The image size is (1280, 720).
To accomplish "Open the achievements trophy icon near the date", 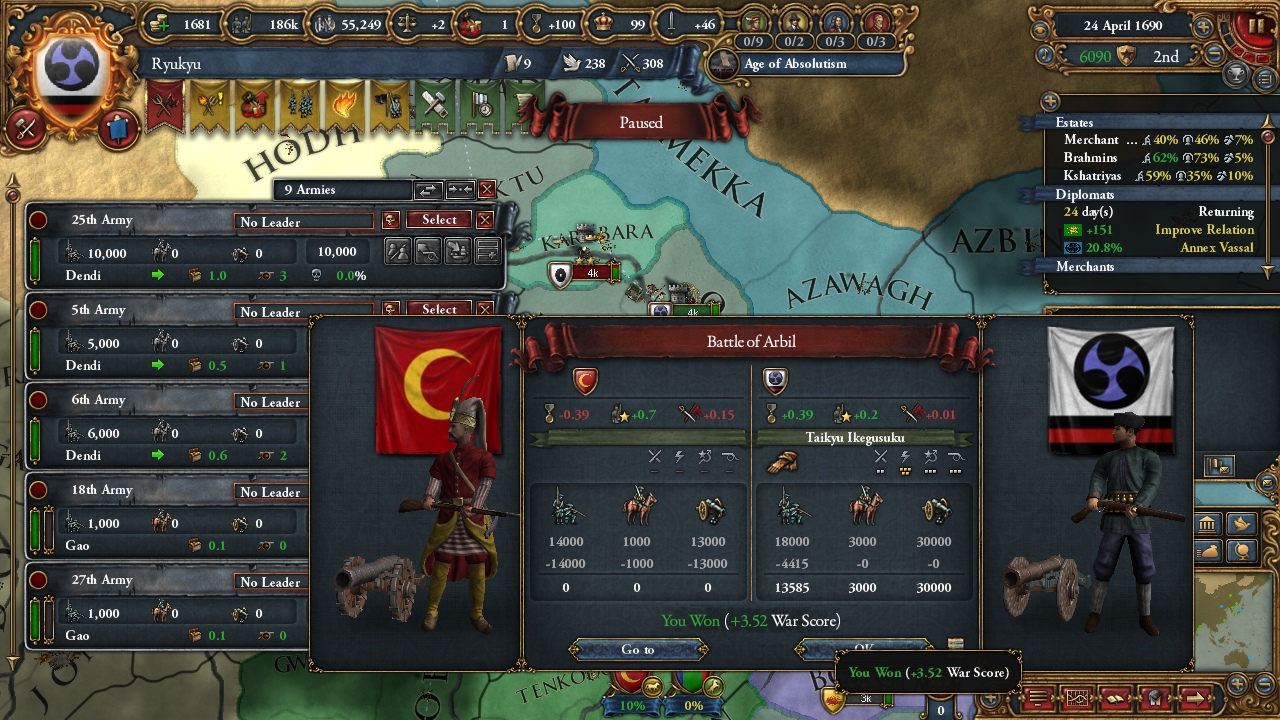I will (x=1235, y=75).
